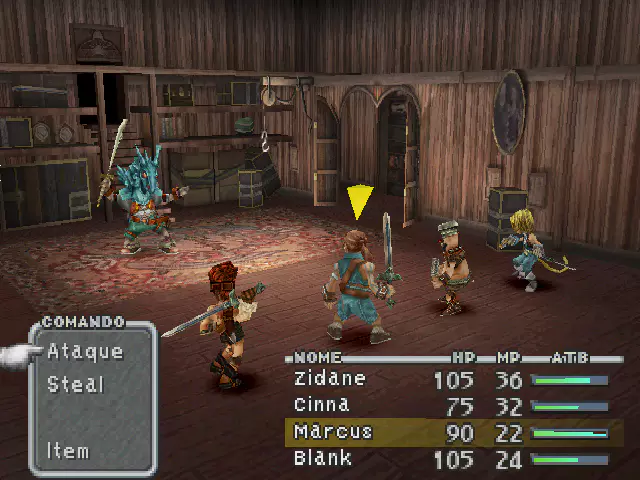Choose the Steal command
This screenshot has width=640, height=480.
click(75, 384)
